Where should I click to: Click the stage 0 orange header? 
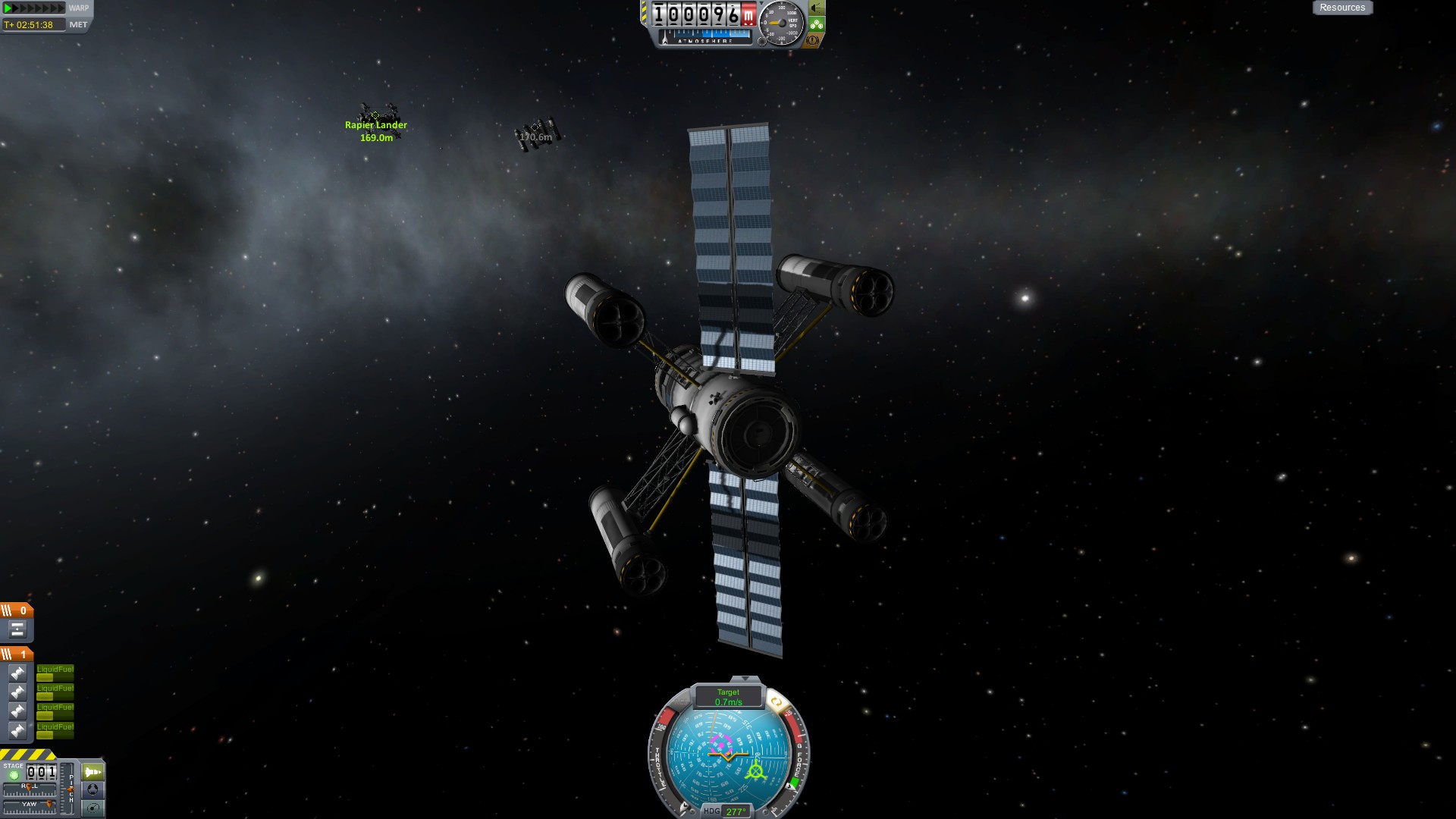(16, 610)
